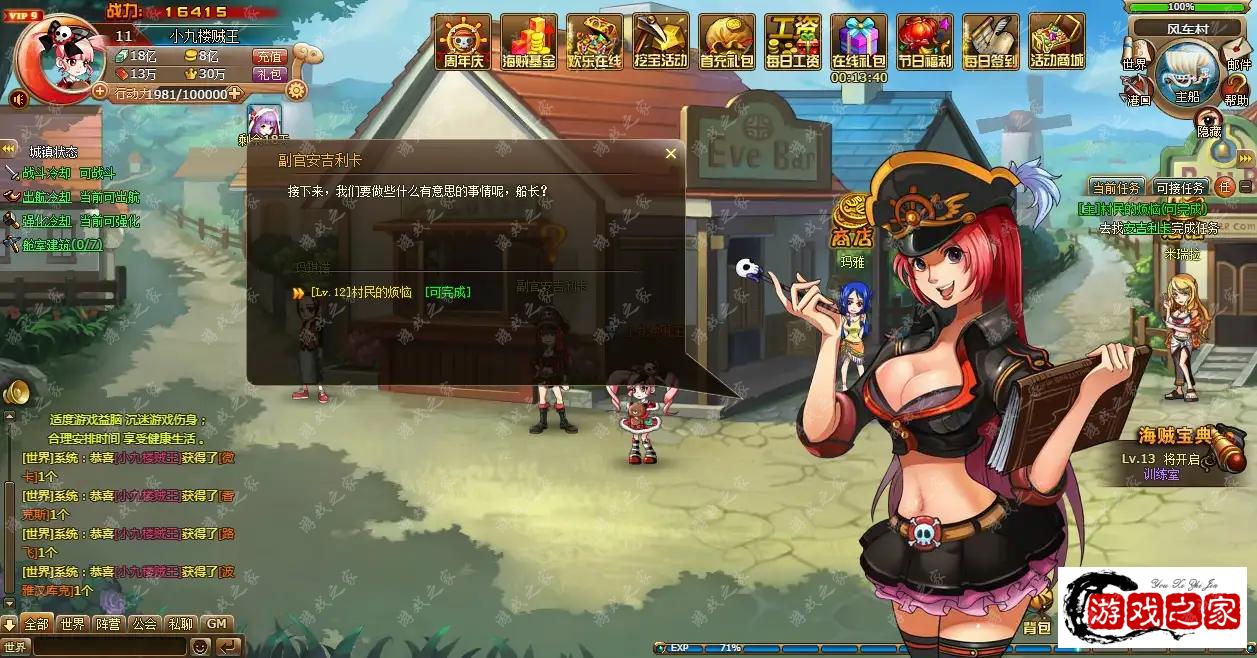Open the 挖宝活动 treasure digging event
The width and height of the screenshot is (1257, 658).
click(660, 42)
